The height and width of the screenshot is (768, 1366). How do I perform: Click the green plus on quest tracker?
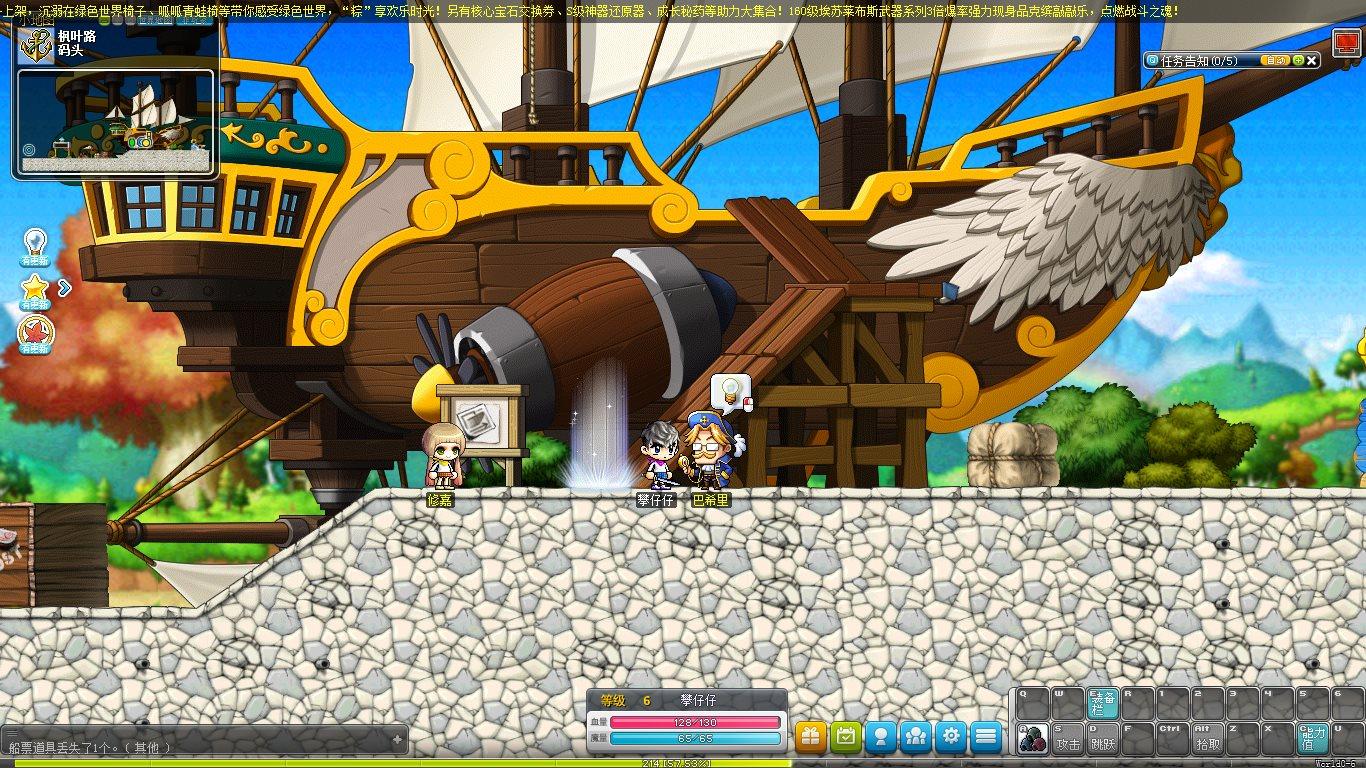(1298, 61)
